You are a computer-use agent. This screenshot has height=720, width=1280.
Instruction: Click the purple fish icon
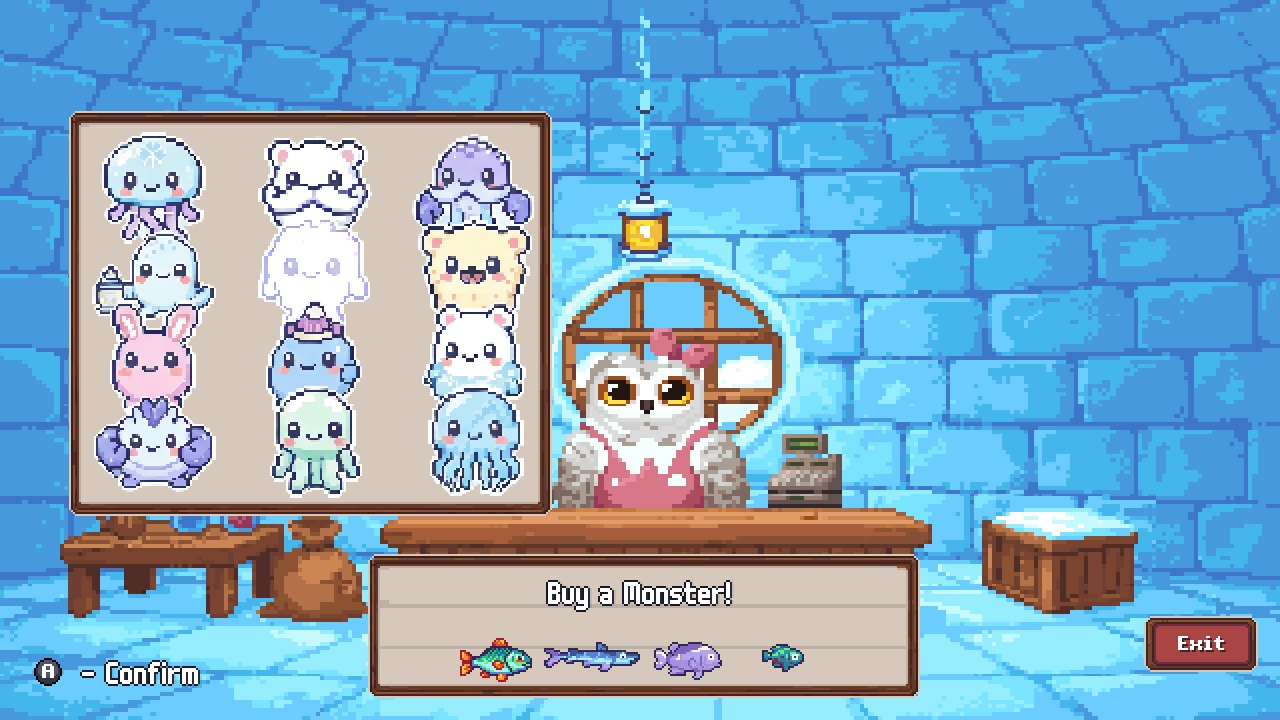[x=686, y=660]
